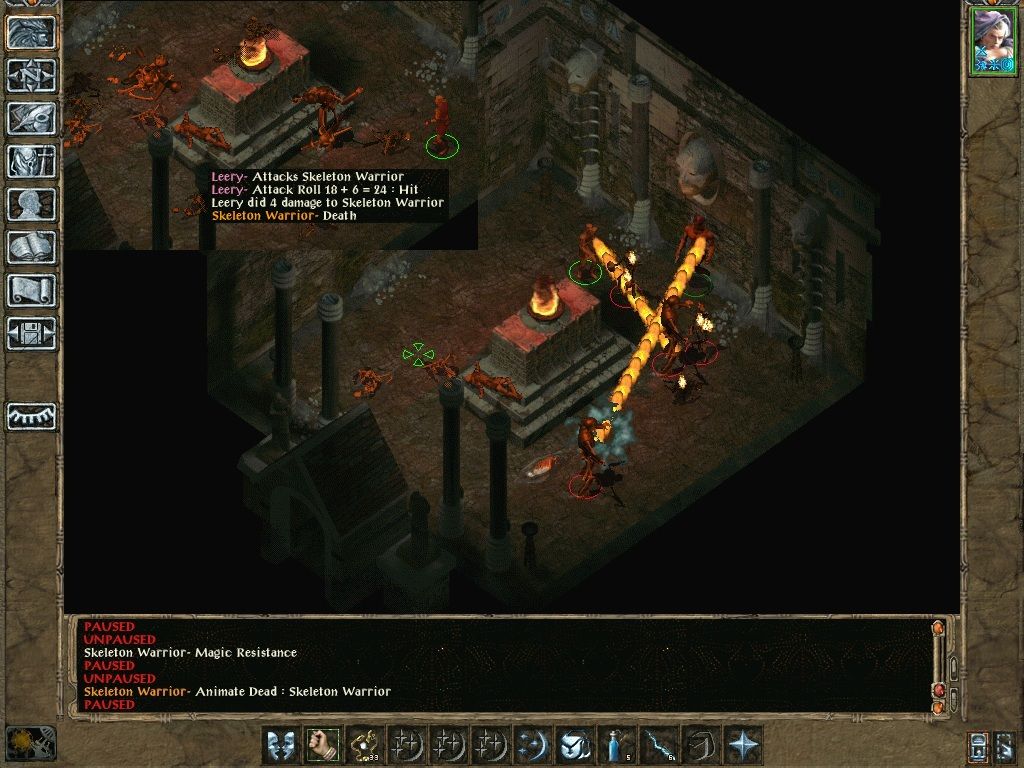Open the inventory screen from the sidebar

31,161
